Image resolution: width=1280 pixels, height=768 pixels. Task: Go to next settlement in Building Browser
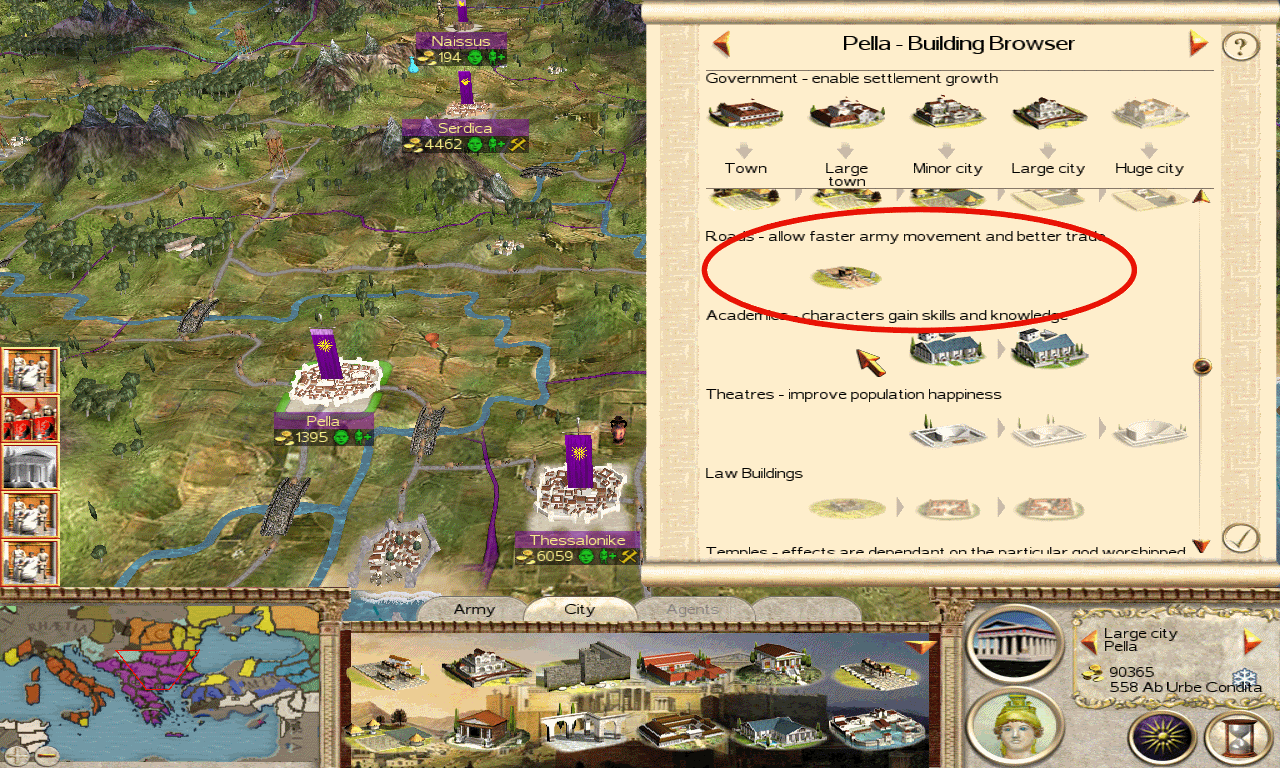[1198, 44]
